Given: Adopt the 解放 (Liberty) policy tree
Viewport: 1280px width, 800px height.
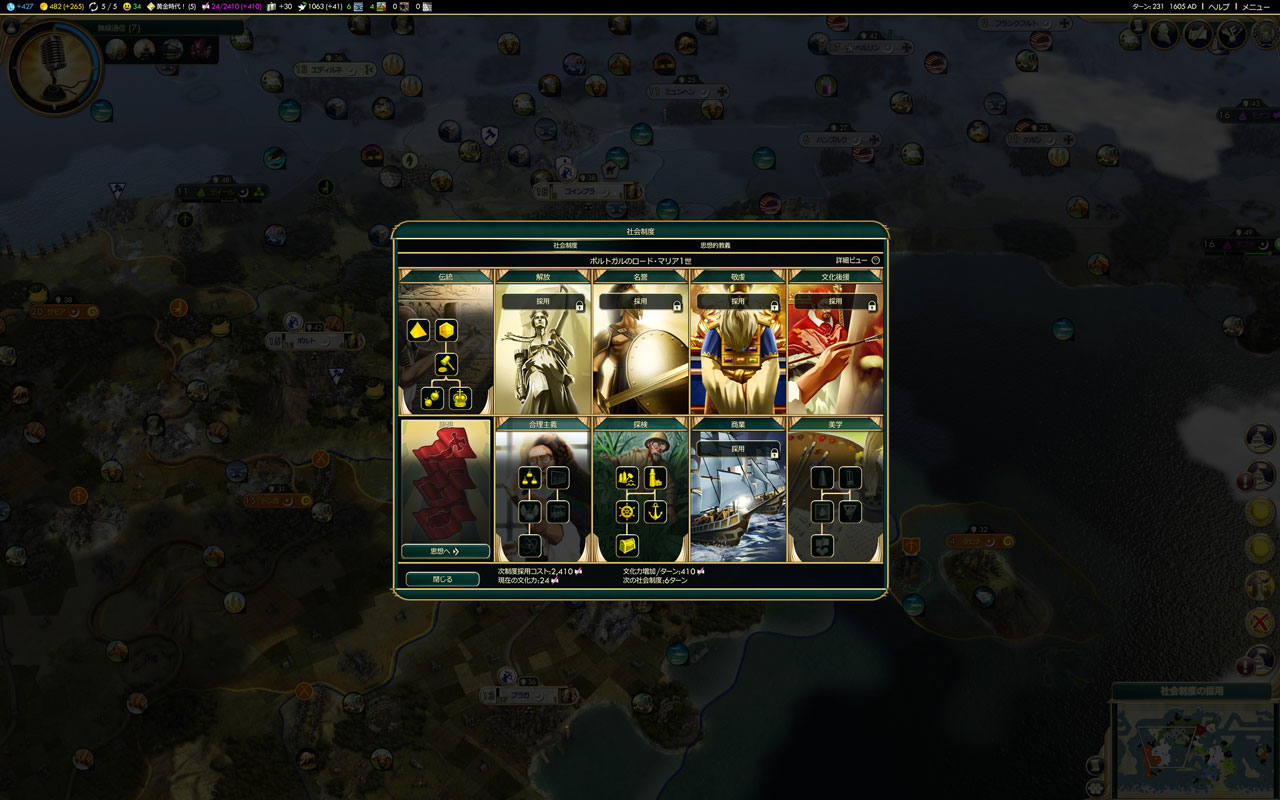Looking at the screenshot, I should (542, 301).
